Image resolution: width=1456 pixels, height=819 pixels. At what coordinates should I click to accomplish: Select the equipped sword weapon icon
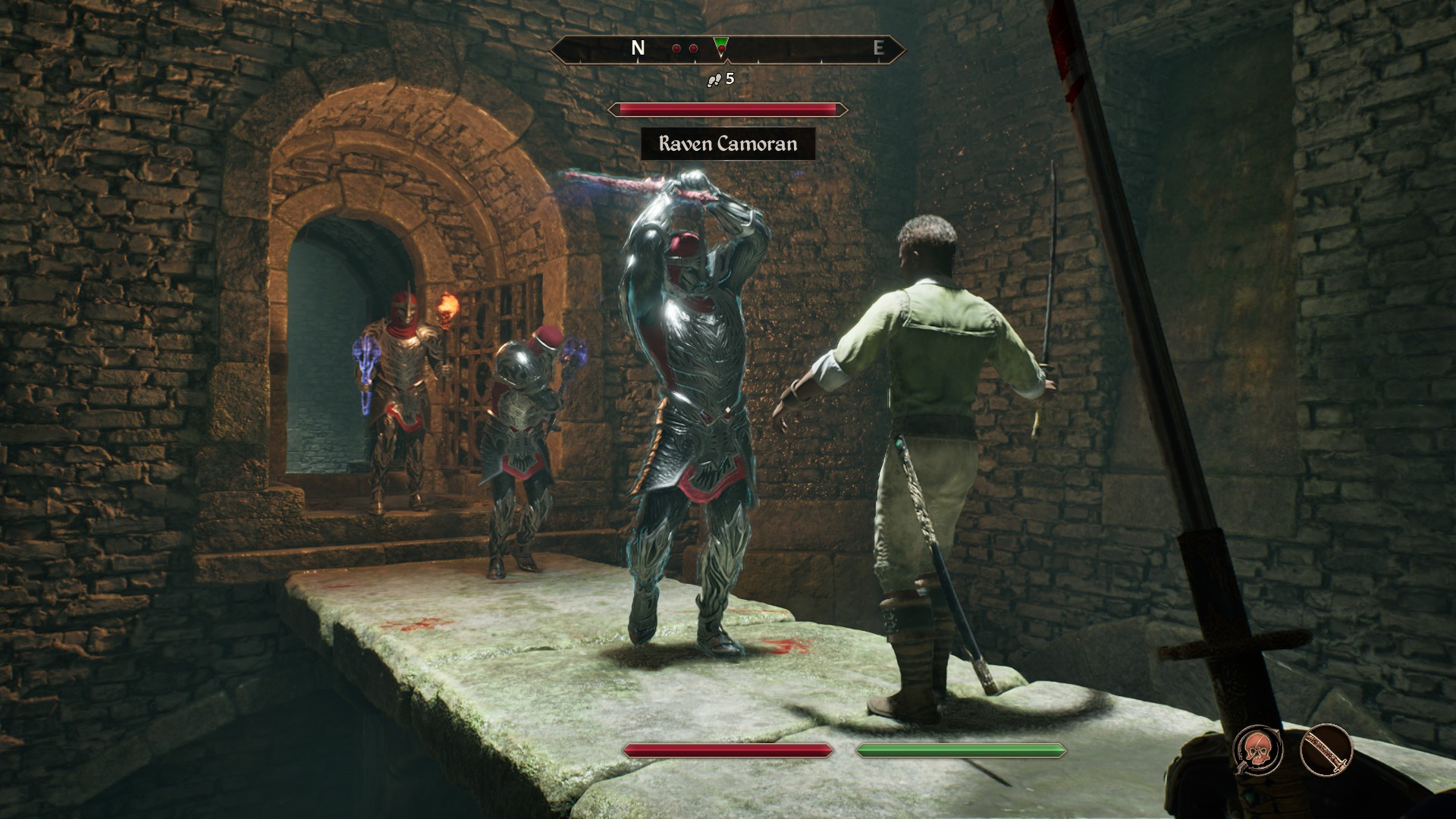[1326, 751]
